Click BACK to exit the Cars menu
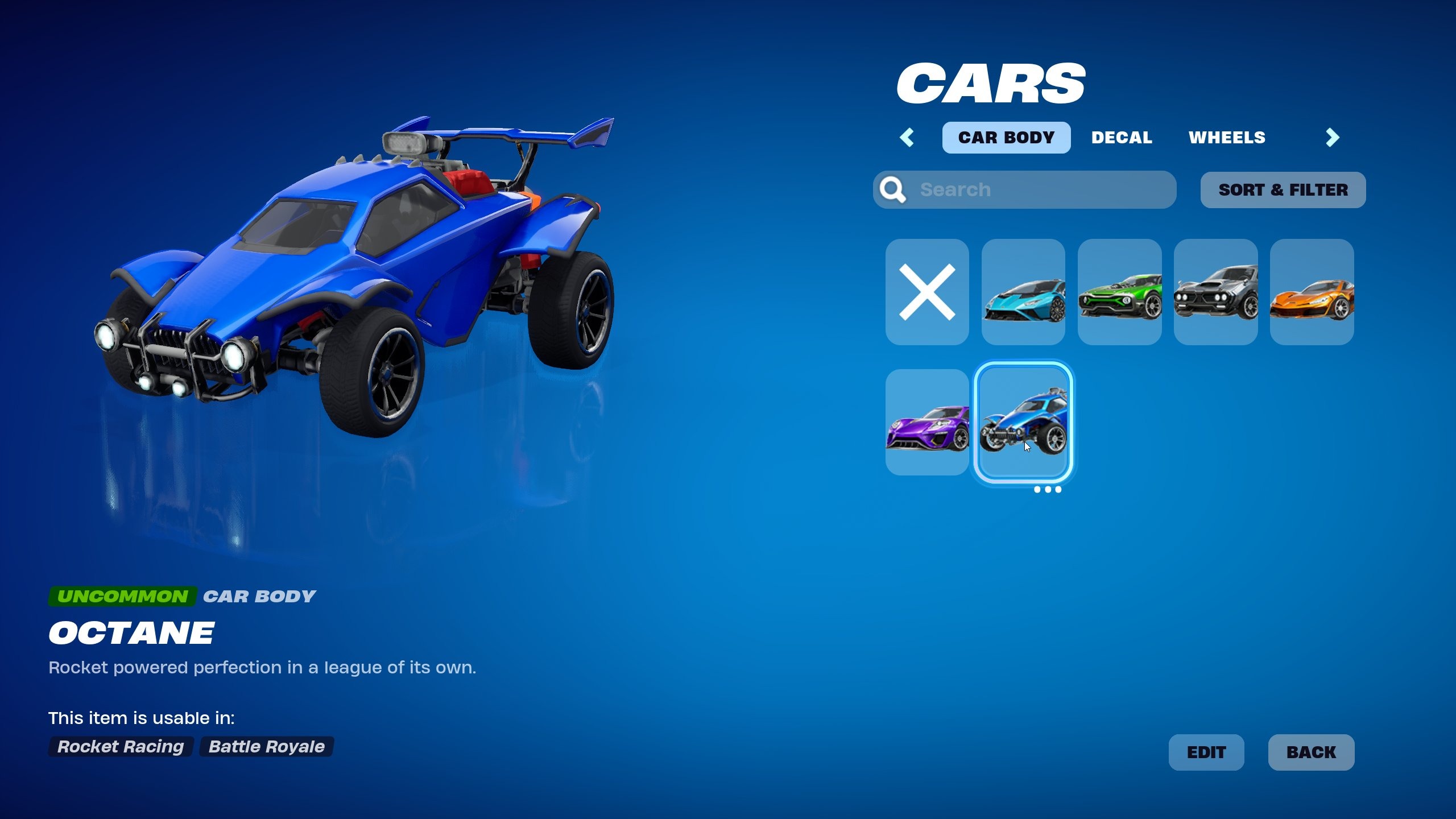This screenshot has height=819, width=1456. [1312, 752]
